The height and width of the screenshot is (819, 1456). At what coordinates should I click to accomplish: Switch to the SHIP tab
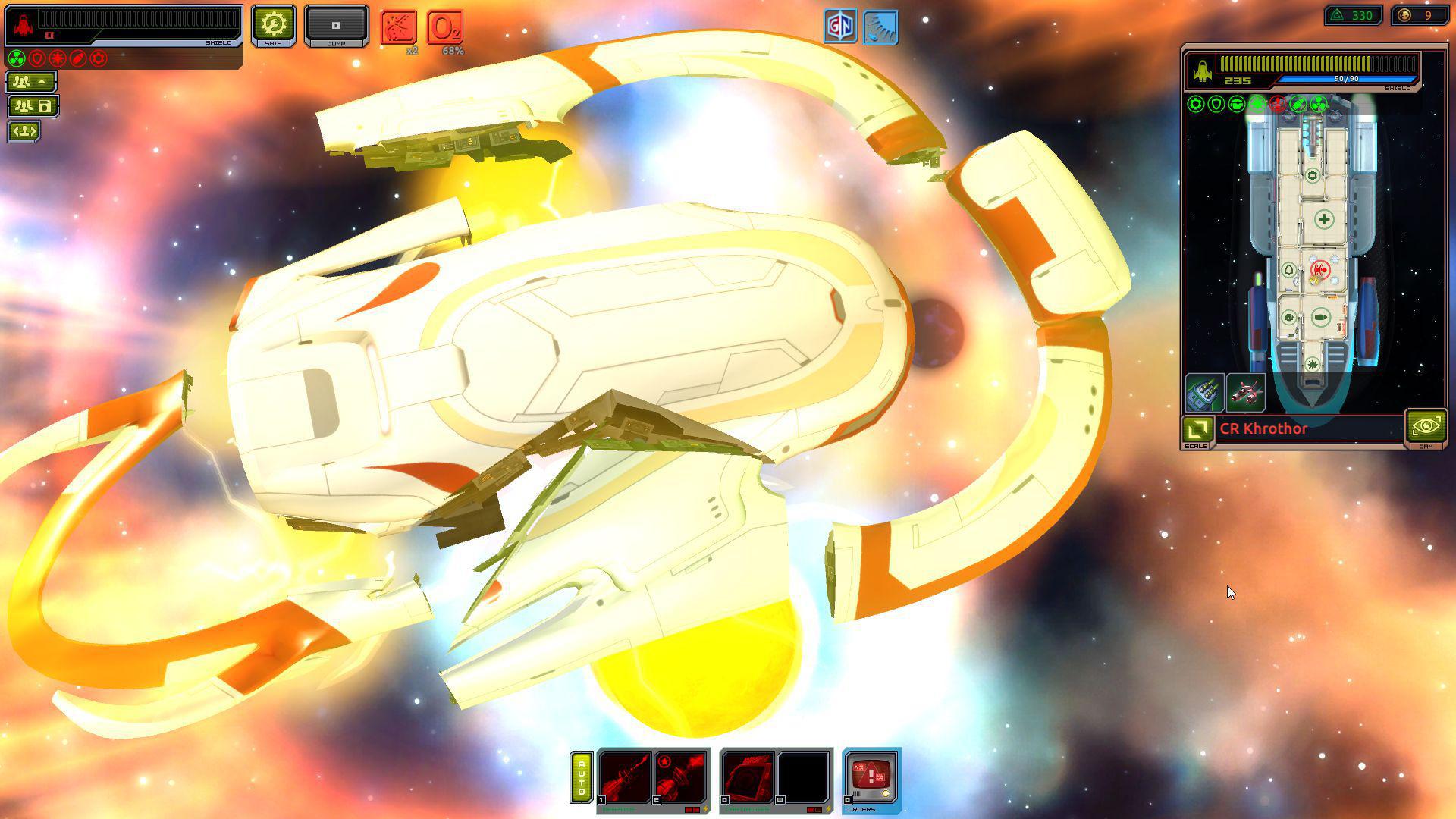point(274,25)
